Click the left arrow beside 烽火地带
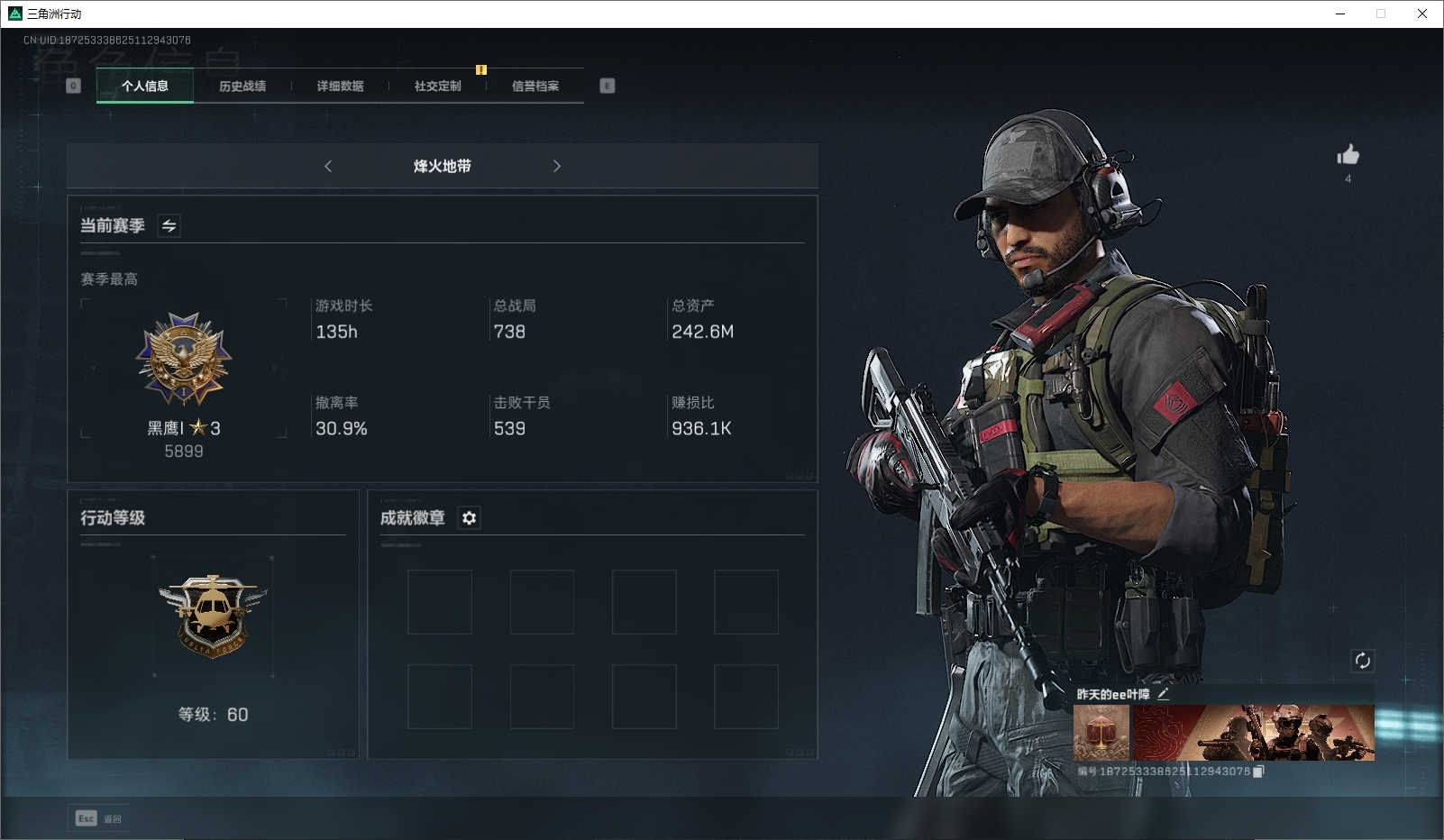Screen dimensions: 1444x840 (x=328, y=166)
